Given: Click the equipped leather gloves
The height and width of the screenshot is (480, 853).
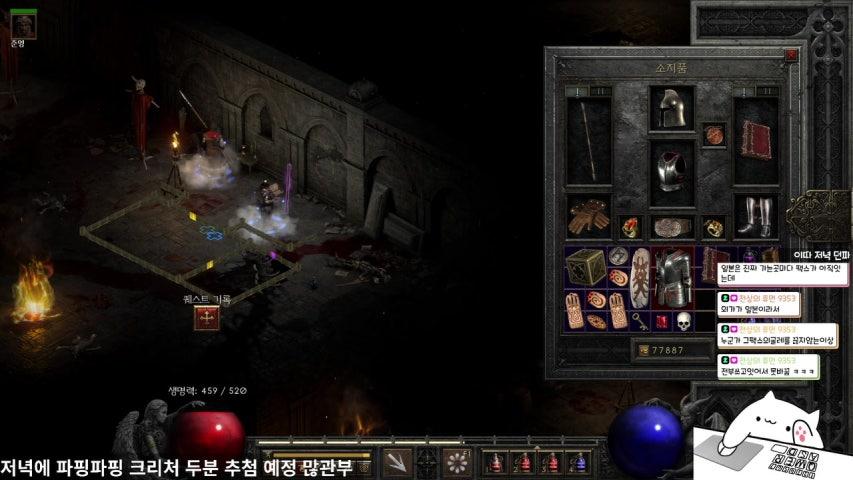Looking at the screenshot, I should [587, 216].
